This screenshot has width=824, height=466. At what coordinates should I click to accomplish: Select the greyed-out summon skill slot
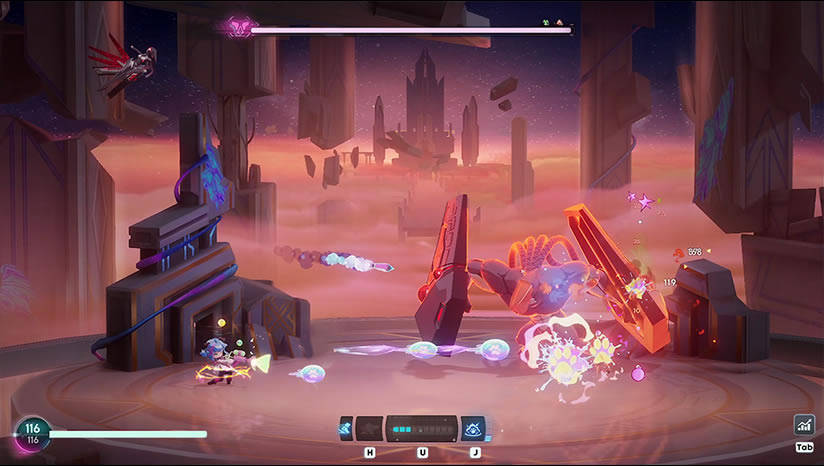(x=369, y=428)
